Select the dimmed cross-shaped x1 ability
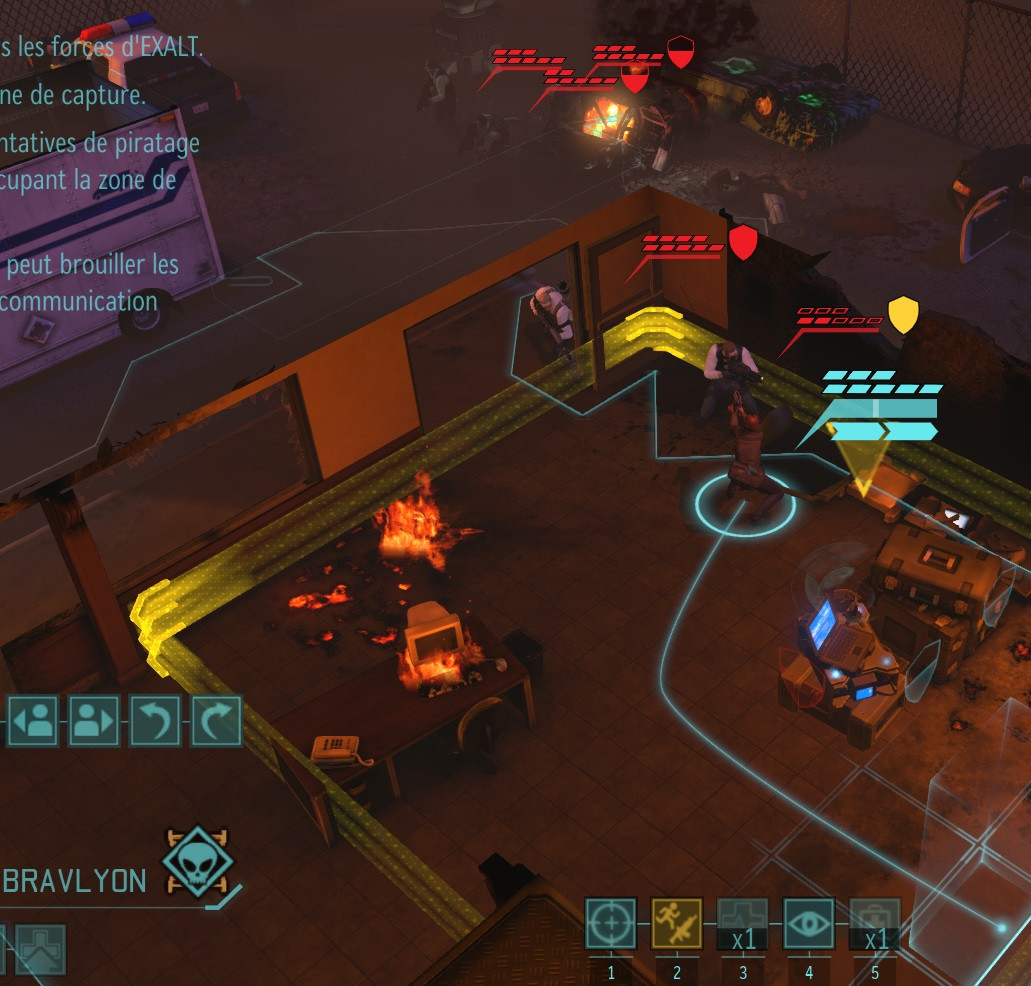The height and width of the screenshot is (986, 1031). [742, 923]
